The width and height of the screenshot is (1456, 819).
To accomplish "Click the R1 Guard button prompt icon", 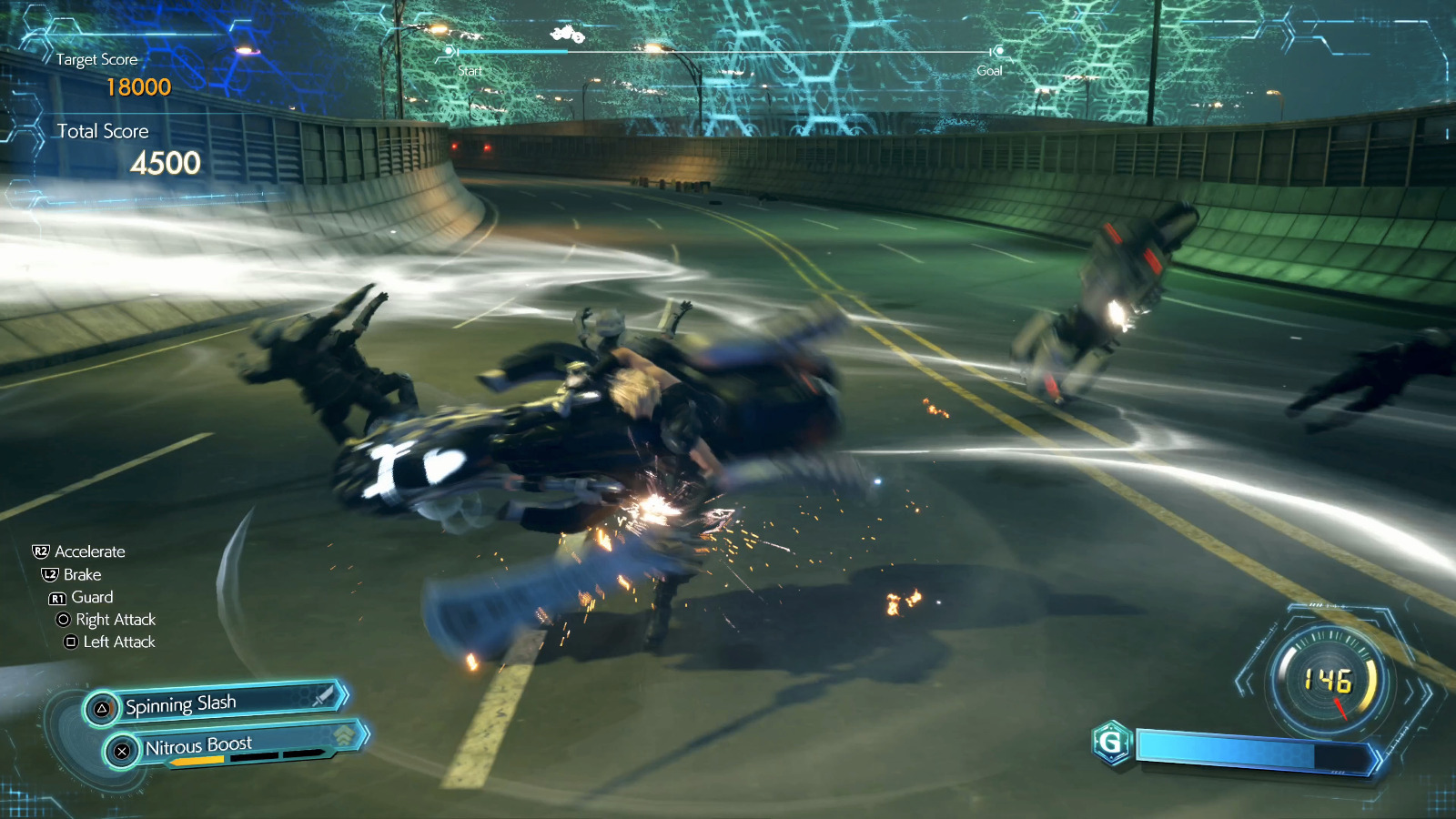I will [56, 597].
